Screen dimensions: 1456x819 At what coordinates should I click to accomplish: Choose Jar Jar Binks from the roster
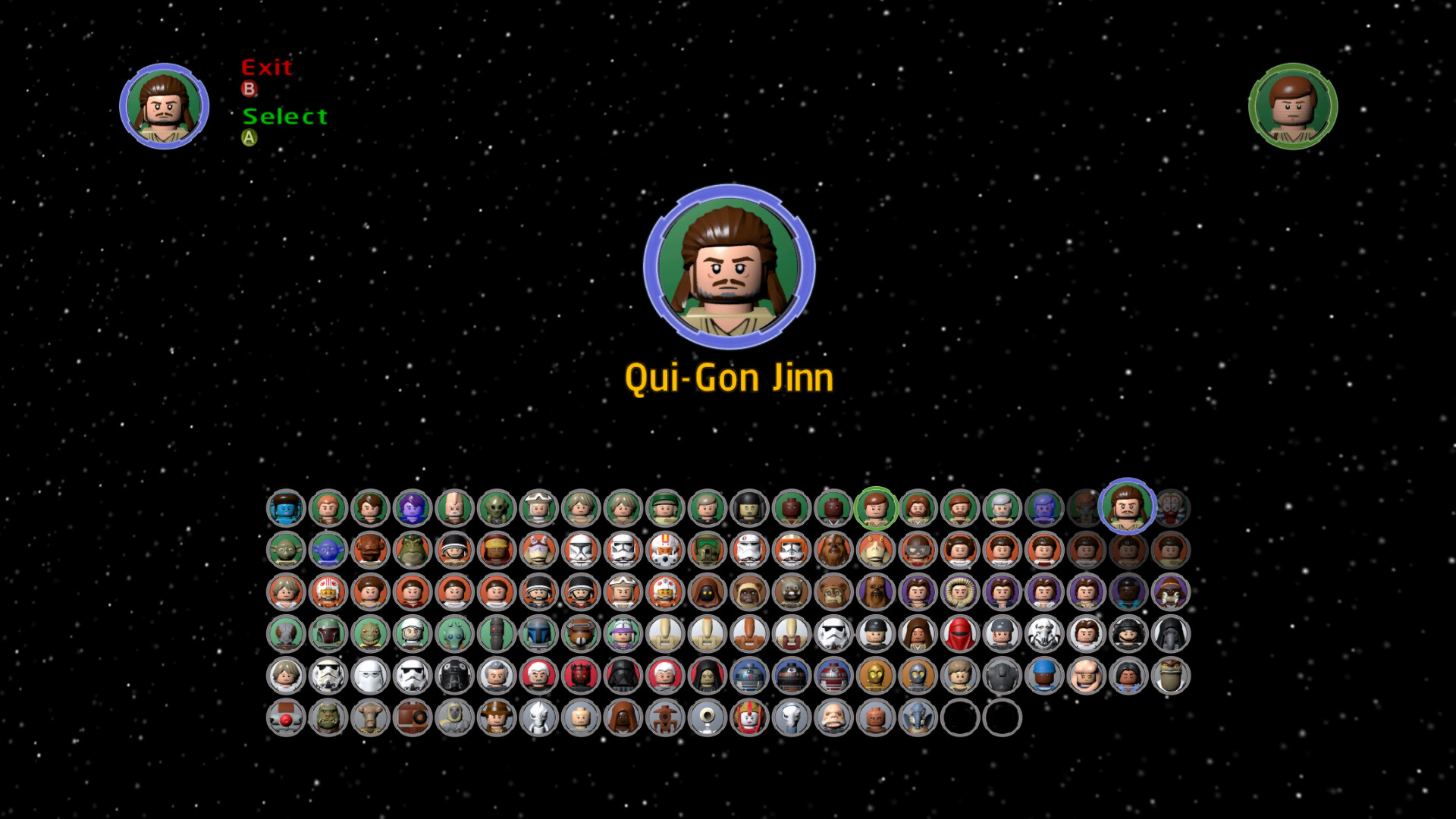[874, 551]
